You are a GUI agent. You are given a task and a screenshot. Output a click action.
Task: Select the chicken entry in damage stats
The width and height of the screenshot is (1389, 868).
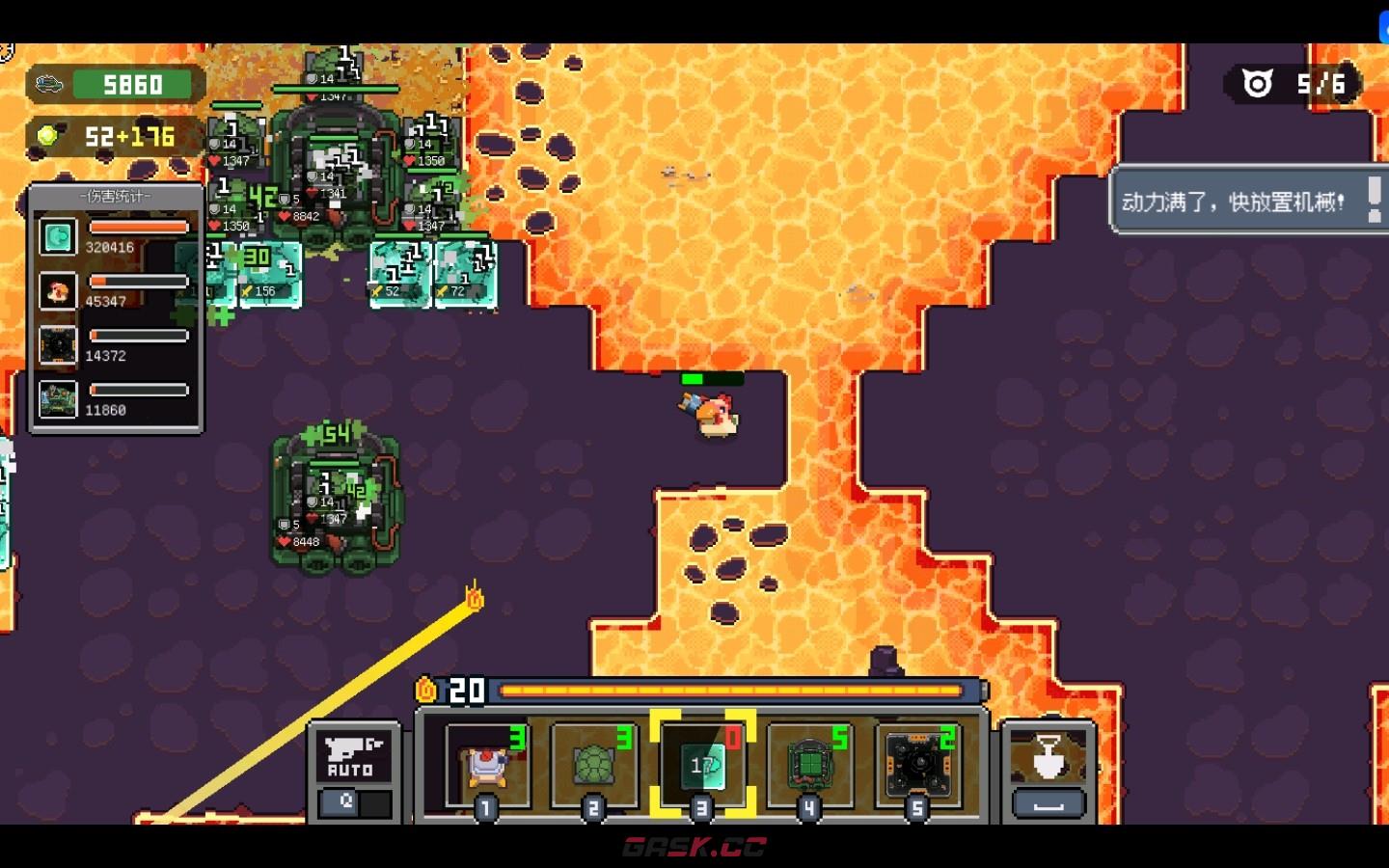pyautogui.click(x=58, y=290)
